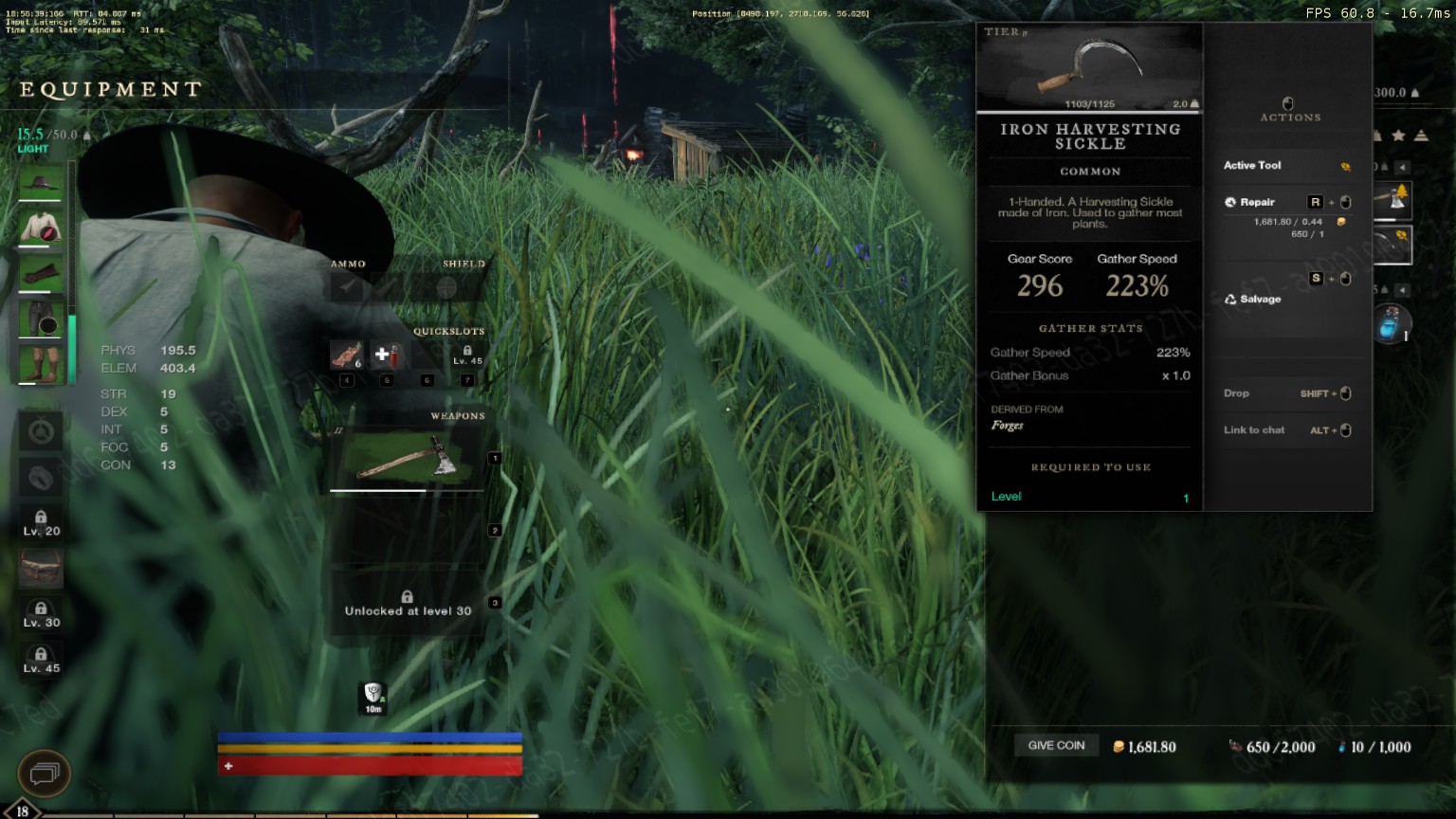This screenshot has width=1456, height=819.
Task: Open the equipped bag slot
Action: [x=41, y=569]
